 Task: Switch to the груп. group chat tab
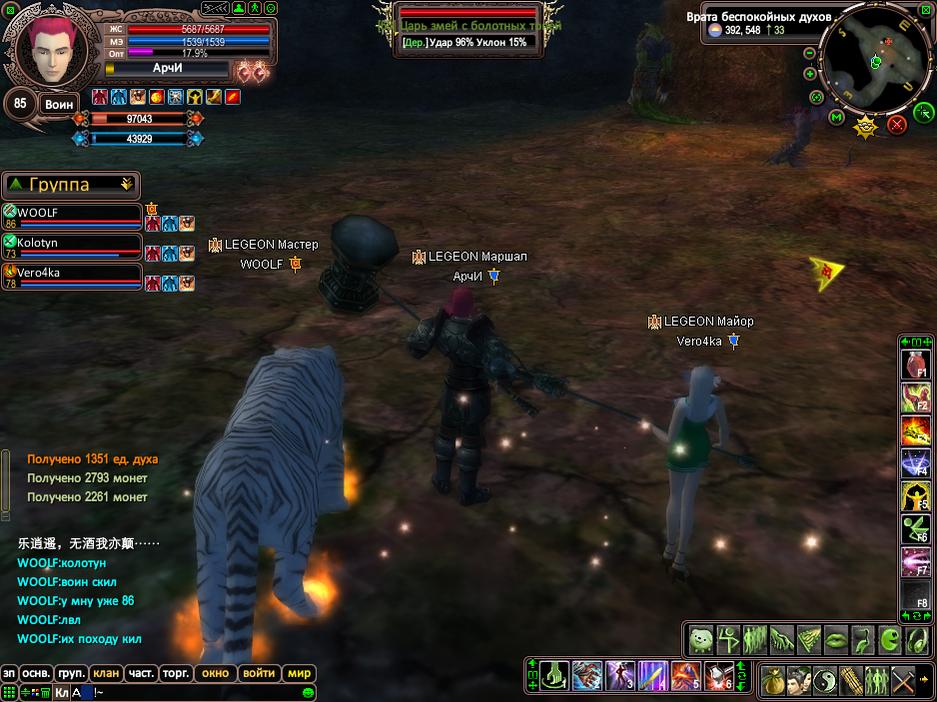pos(70,673)
